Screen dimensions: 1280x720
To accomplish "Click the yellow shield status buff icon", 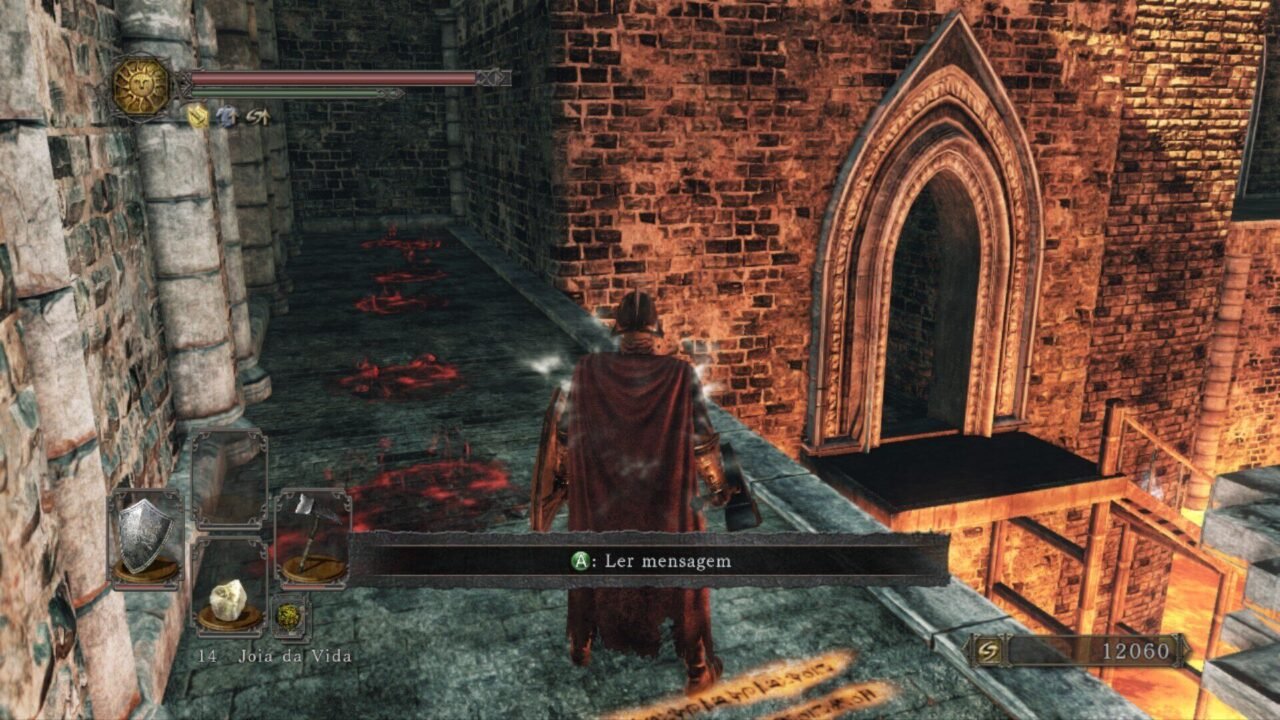I will click(198, 117).
